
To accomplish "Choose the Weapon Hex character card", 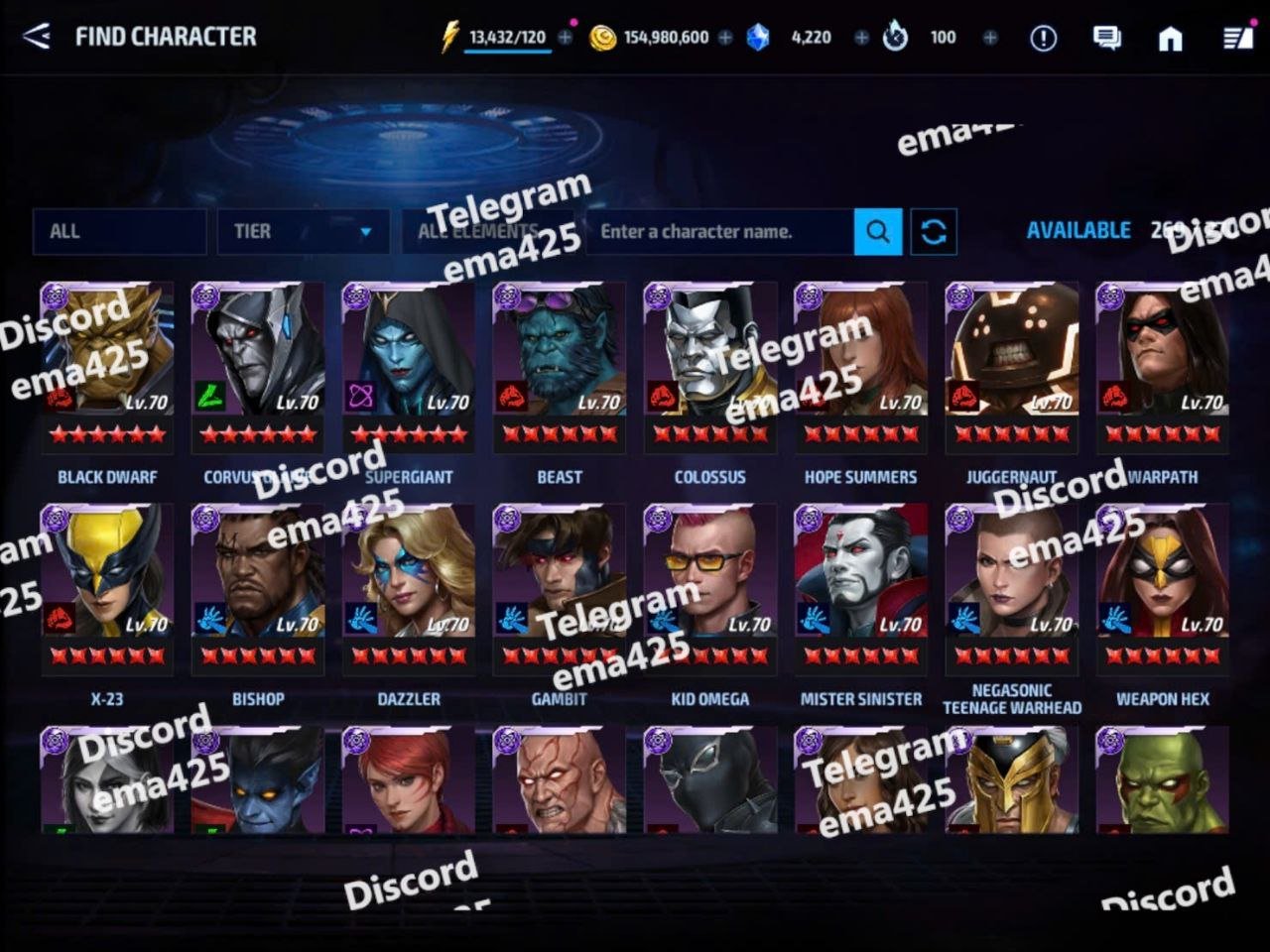I will [1163, 587].
